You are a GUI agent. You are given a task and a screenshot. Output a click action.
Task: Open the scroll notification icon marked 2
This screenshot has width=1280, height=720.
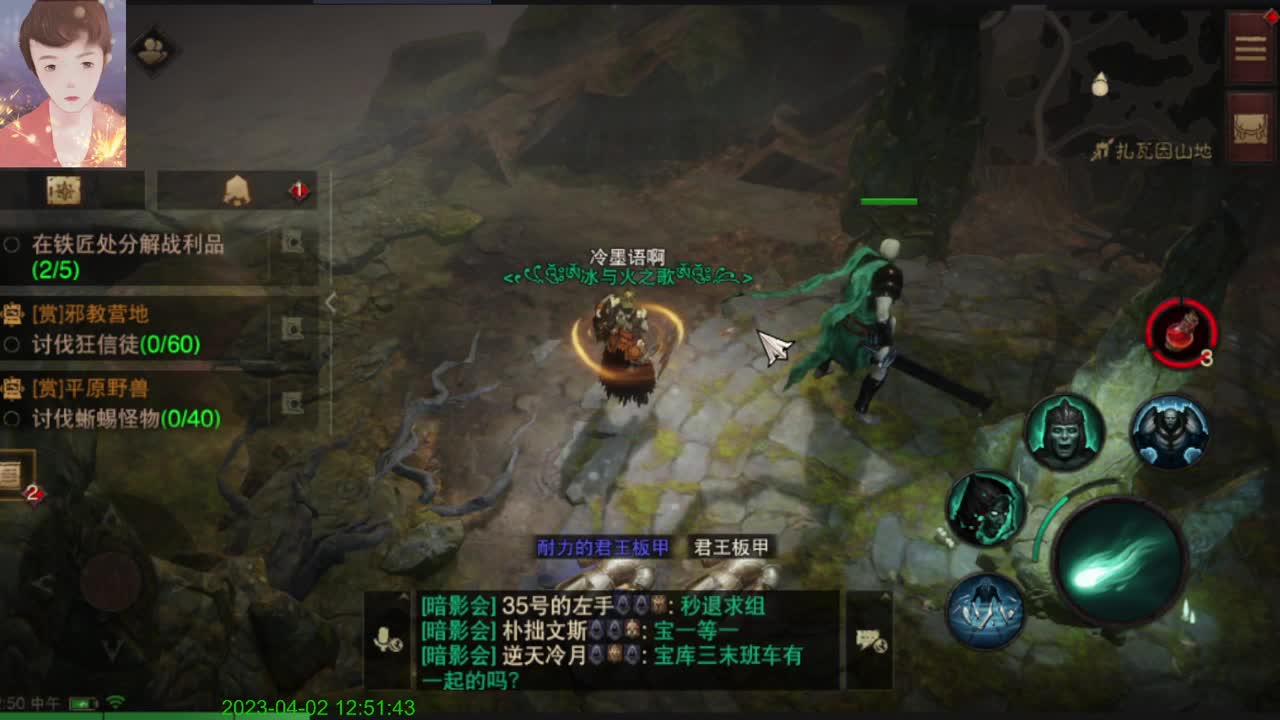click(14, 475)
